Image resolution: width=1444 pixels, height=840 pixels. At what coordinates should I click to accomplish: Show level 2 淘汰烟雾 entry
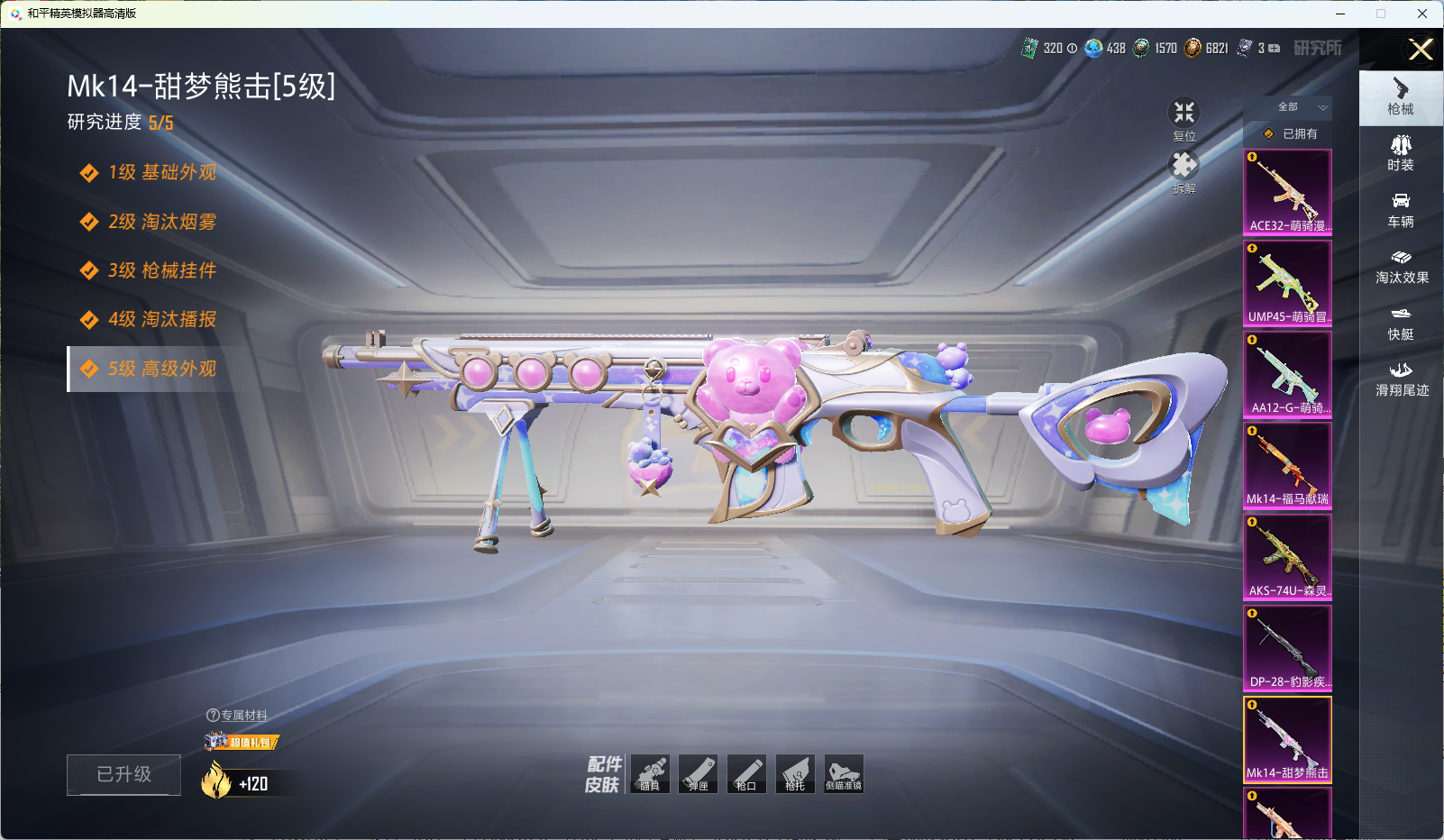[161, 222]
